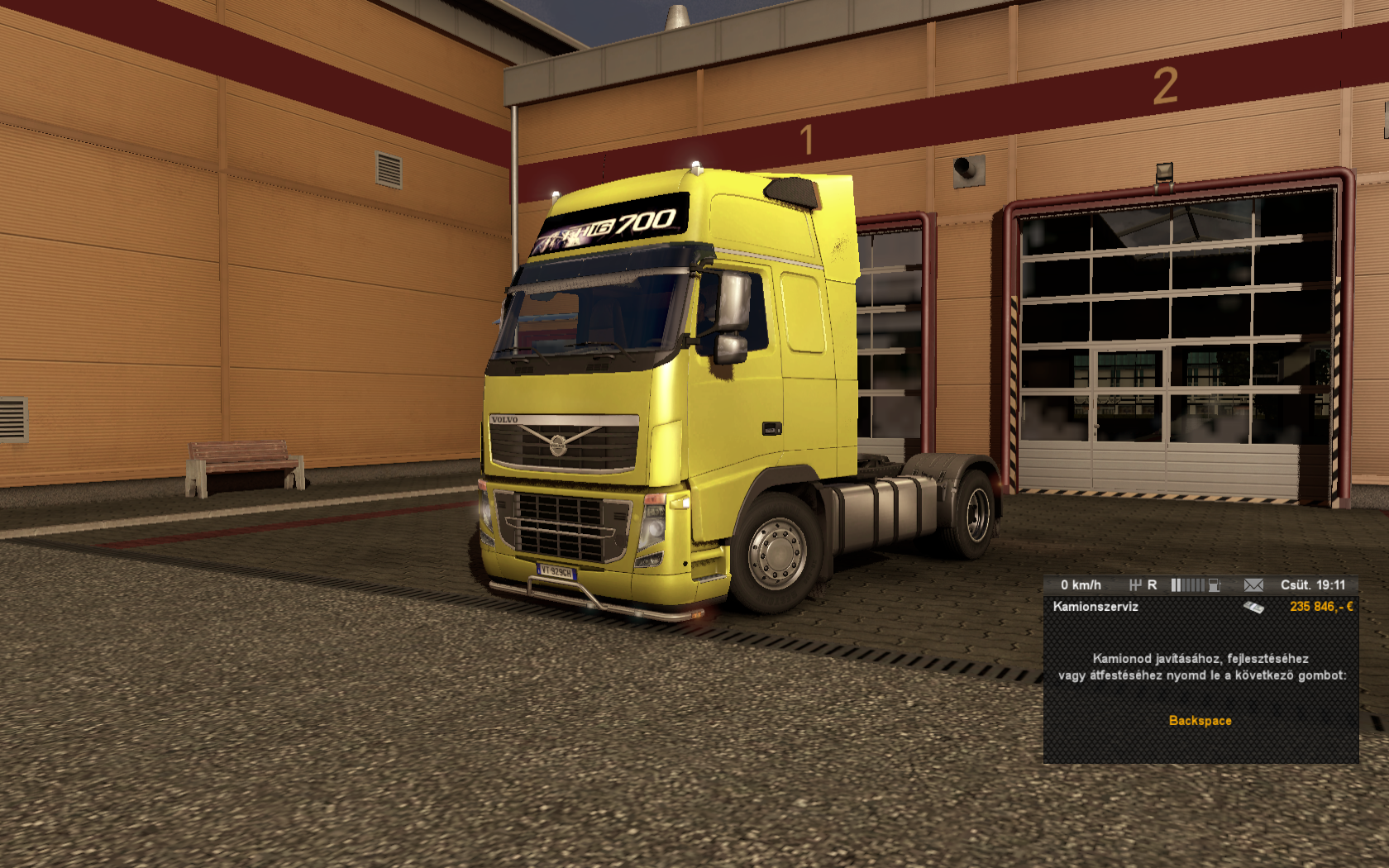Open the mail envelope icon
The width and height of the screenshot is (1389, 868).
click(x=1253, y=585)
